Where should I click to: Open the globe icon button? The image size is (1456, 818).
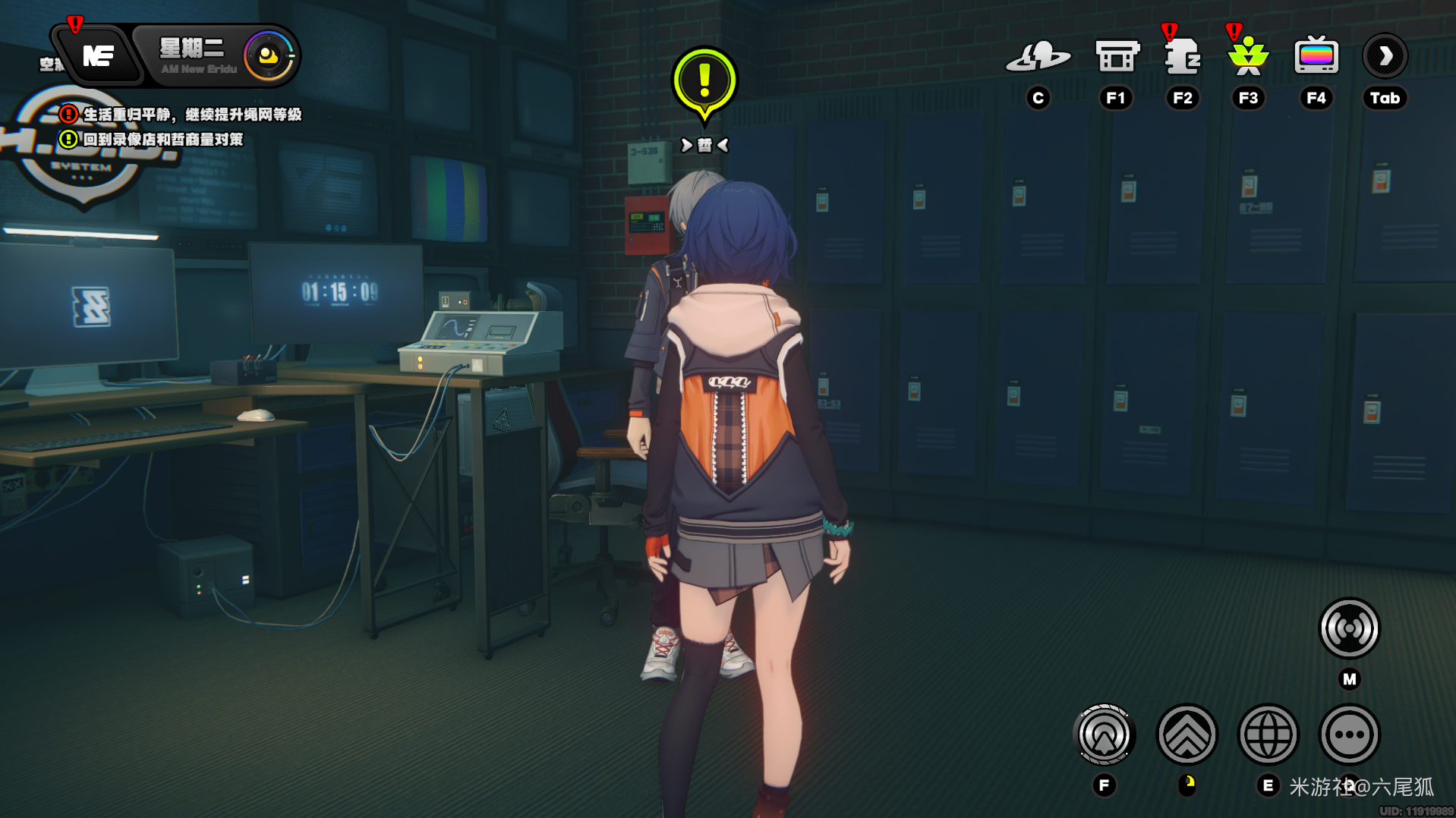click(x=1268, y=735)
